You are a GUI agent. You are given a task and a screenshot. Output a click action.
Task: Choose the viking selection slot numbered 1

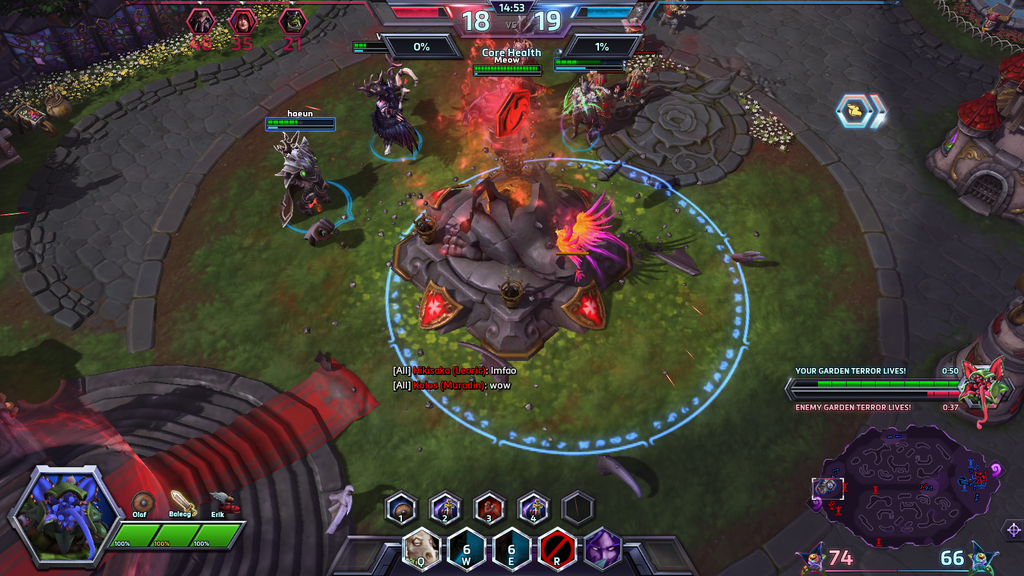(x=401, y=508)
